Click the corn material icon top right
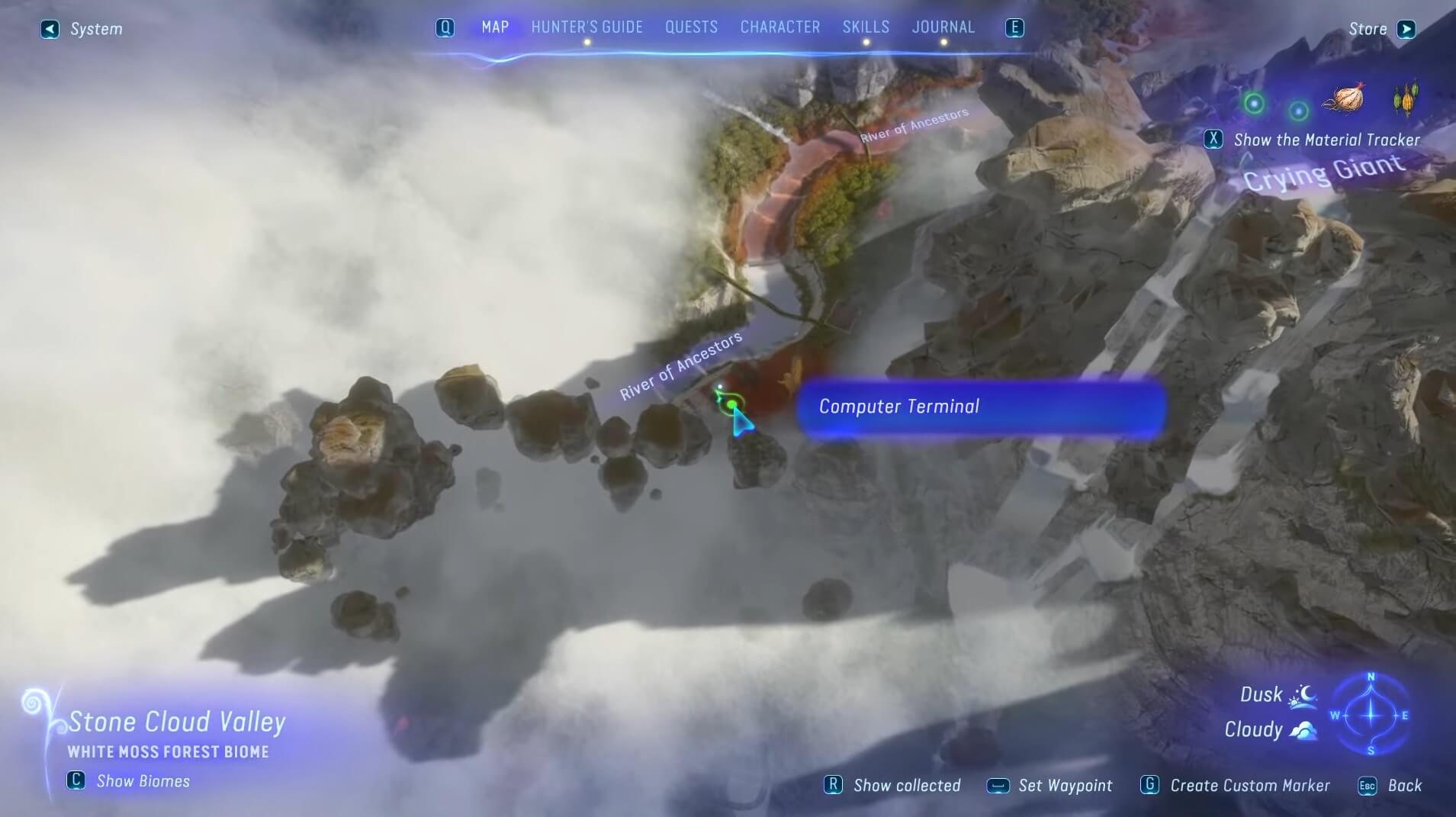The height and width of the screenshot is (817, 1456). coord(1406,98)
